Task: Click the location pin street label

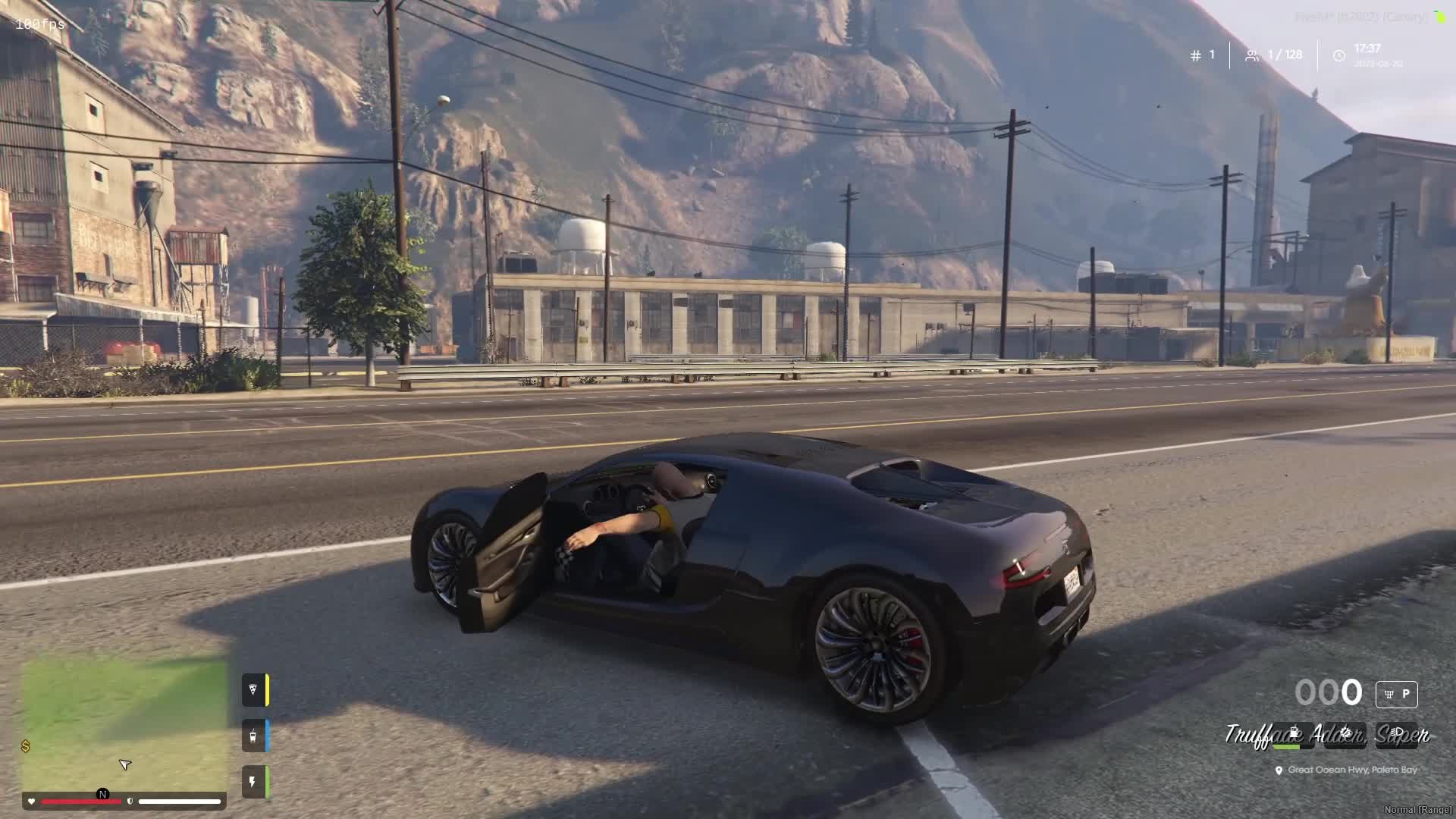Action: point(1347,770)
